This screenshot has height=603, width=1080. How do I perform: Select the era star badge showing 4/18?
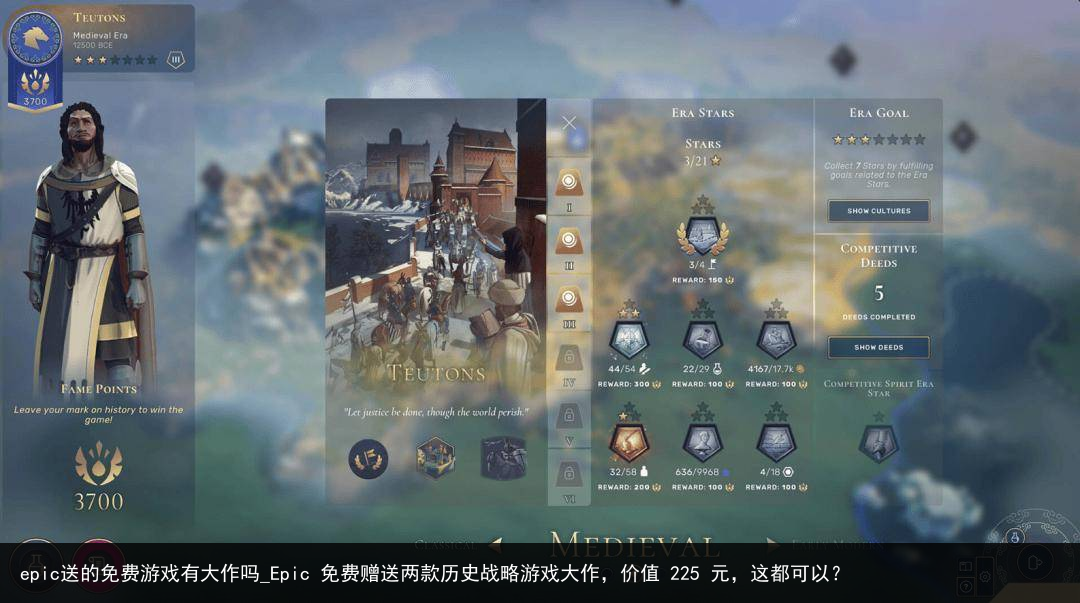click(776, 441)
